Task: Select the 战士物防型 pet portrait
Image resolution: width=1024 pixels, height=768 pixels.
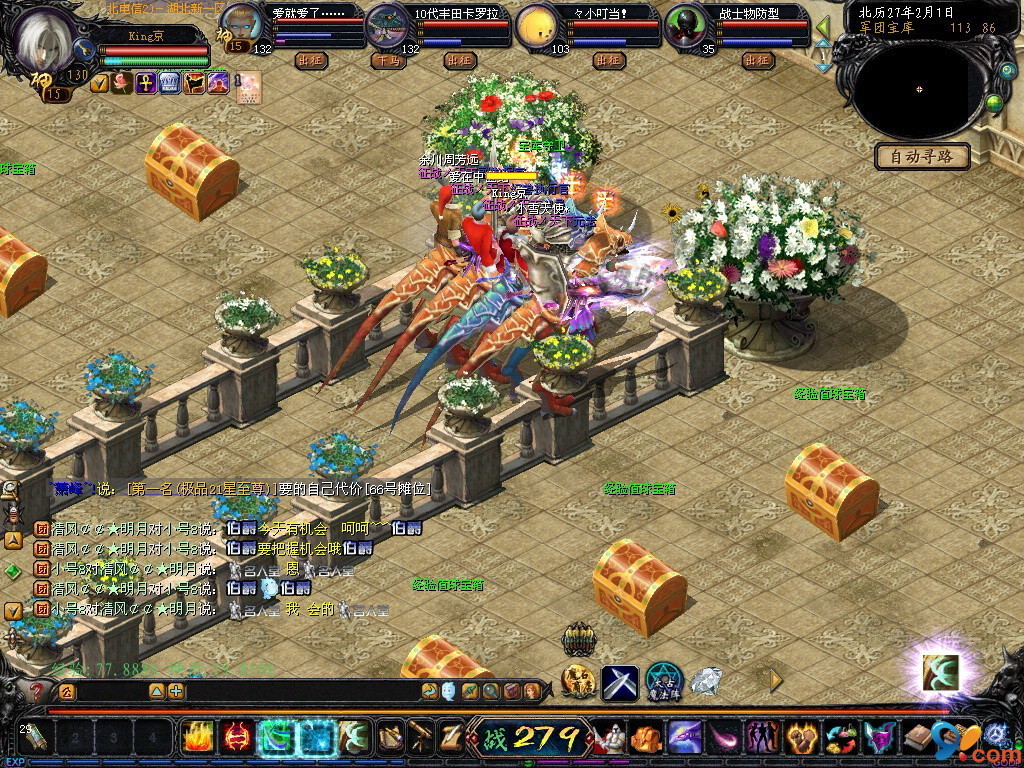Action: [688, 25]
